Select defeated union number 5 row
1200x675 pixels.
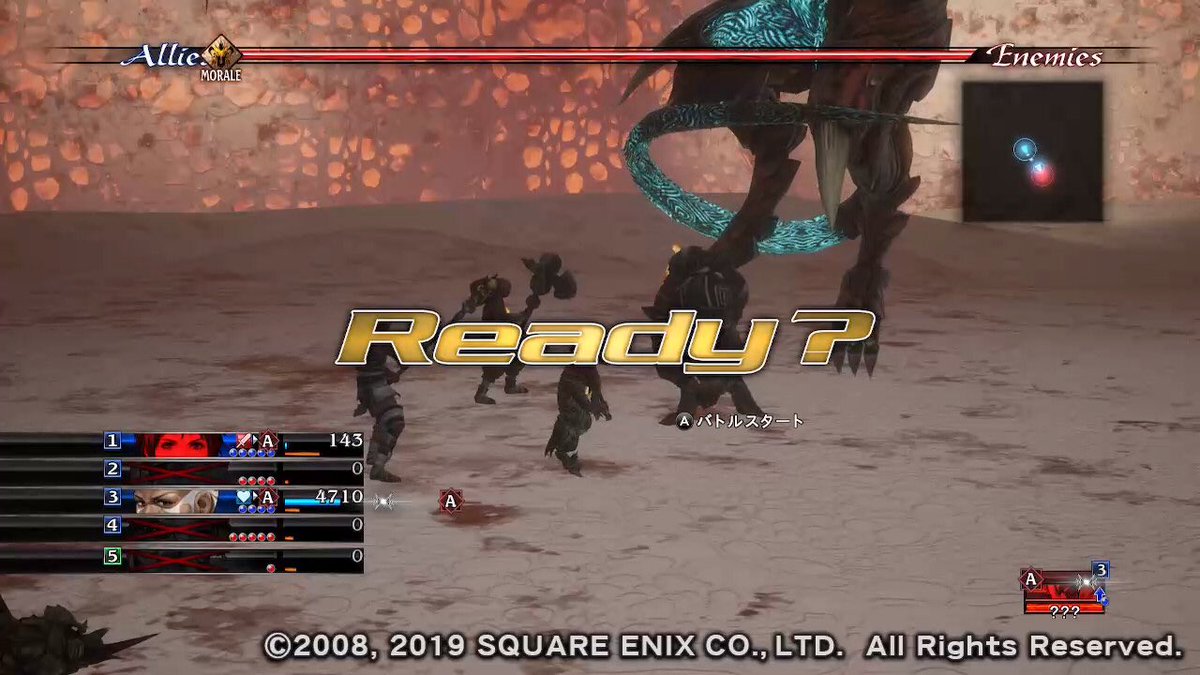point(180,554)
